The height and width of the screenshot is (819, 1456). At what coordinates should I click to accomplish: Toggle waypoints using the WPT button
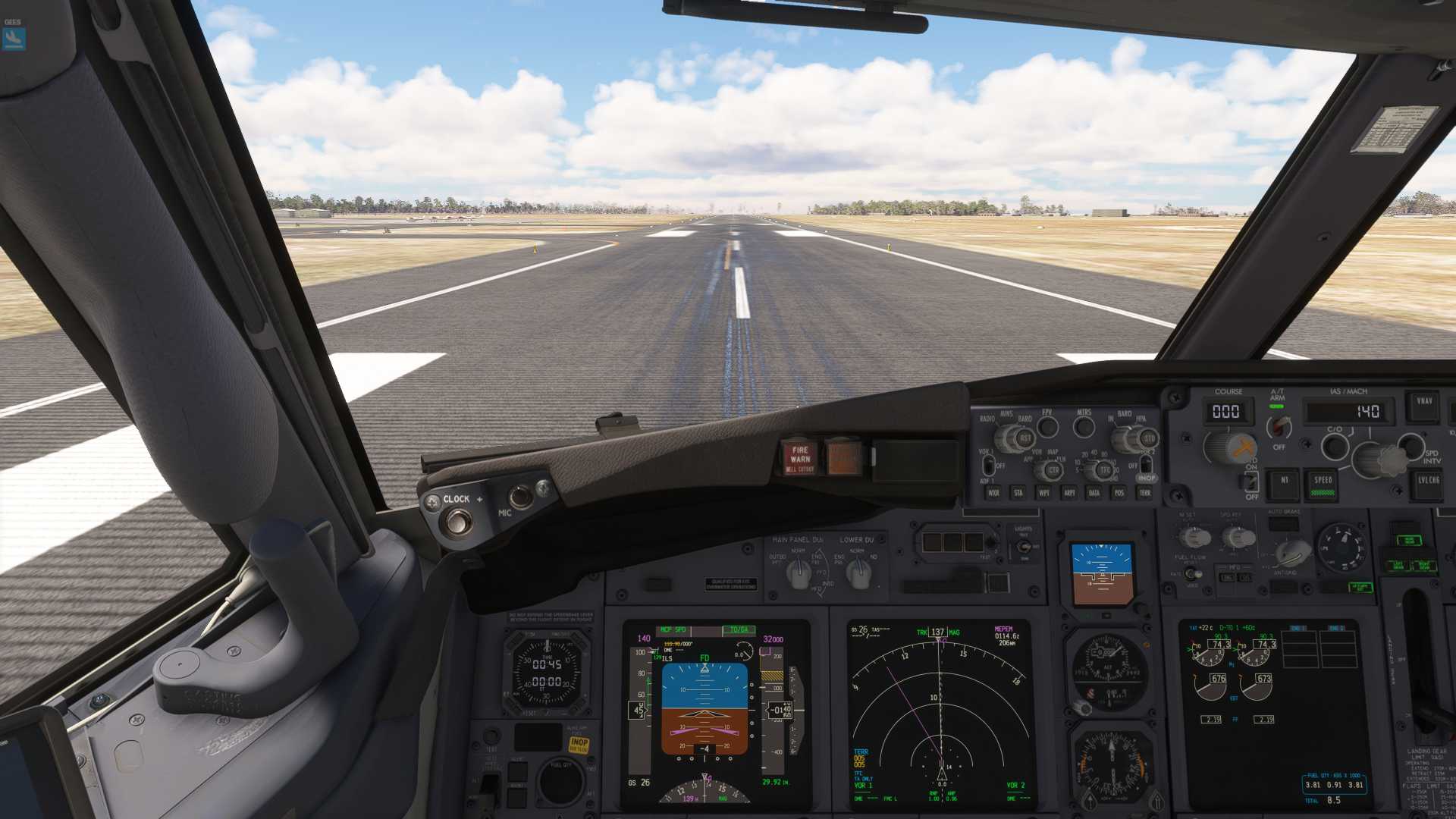[x=1044, y=493]
